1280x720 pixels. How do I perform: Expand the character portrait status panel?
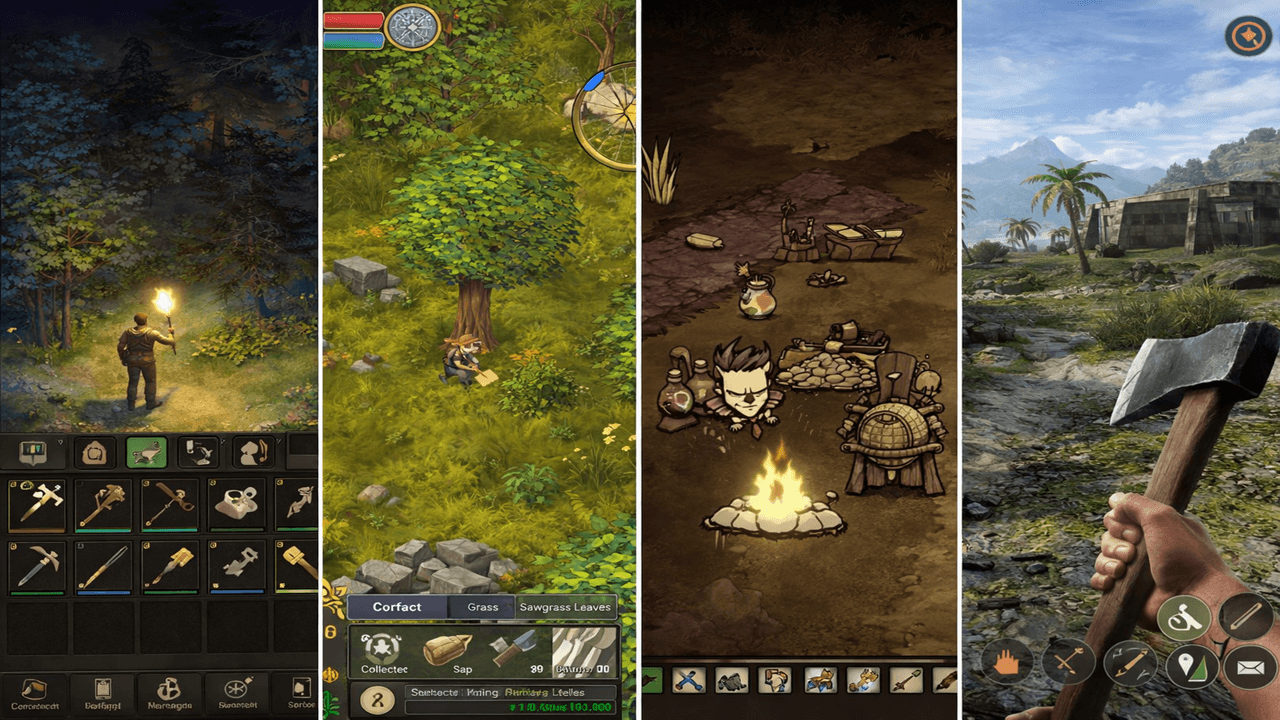click(377, 698)
